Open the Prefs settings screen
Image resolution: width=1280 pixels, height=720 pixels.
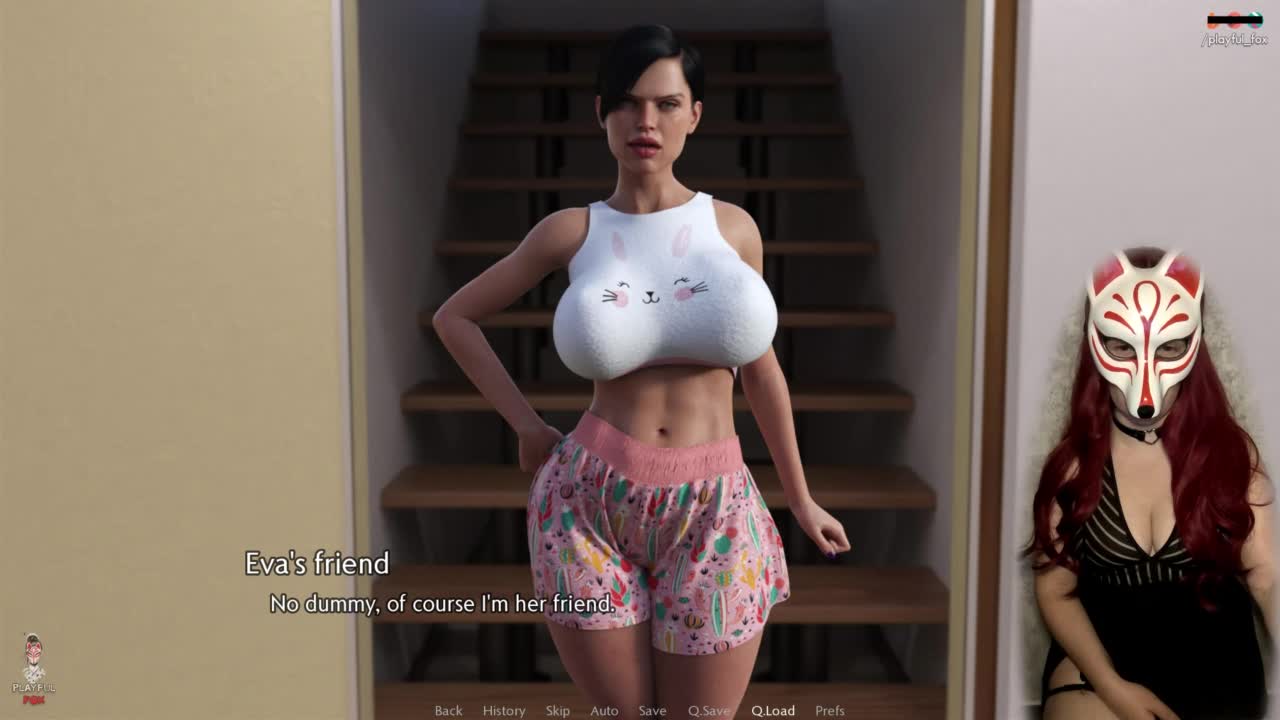(830, 711)
